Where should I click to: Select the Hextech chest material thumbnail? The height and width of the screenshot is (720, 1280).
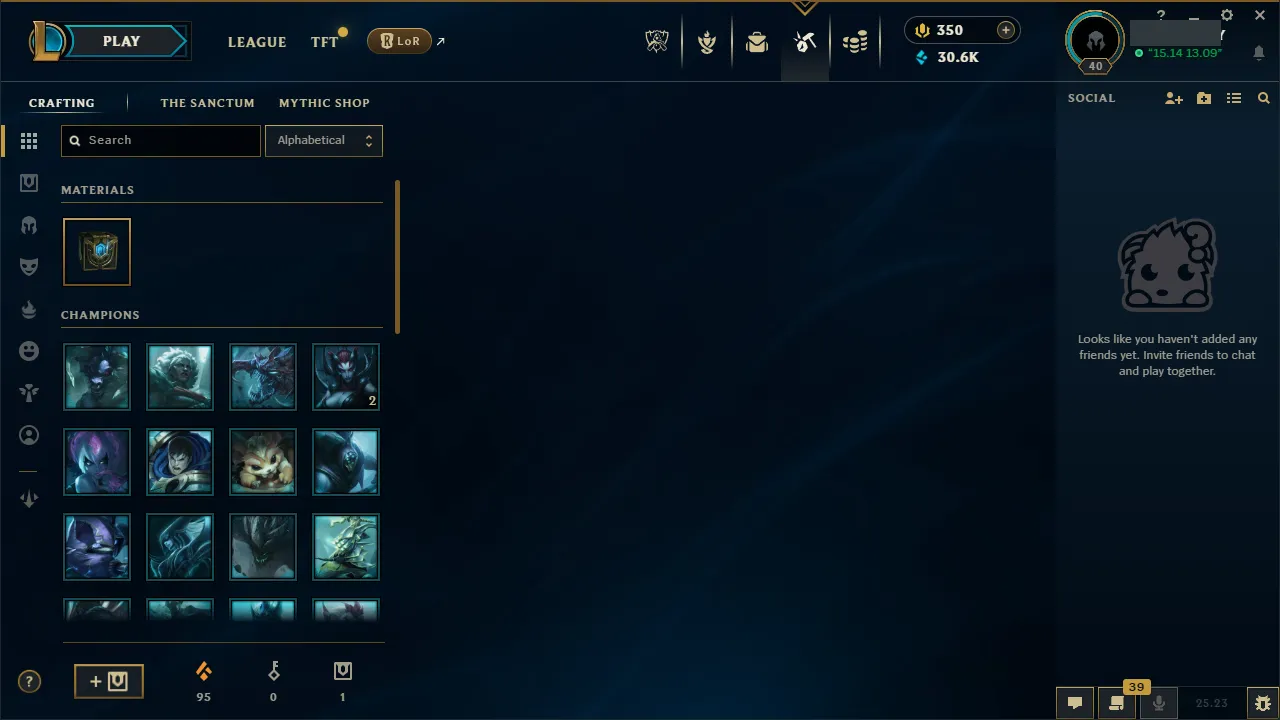click(96, 251)
